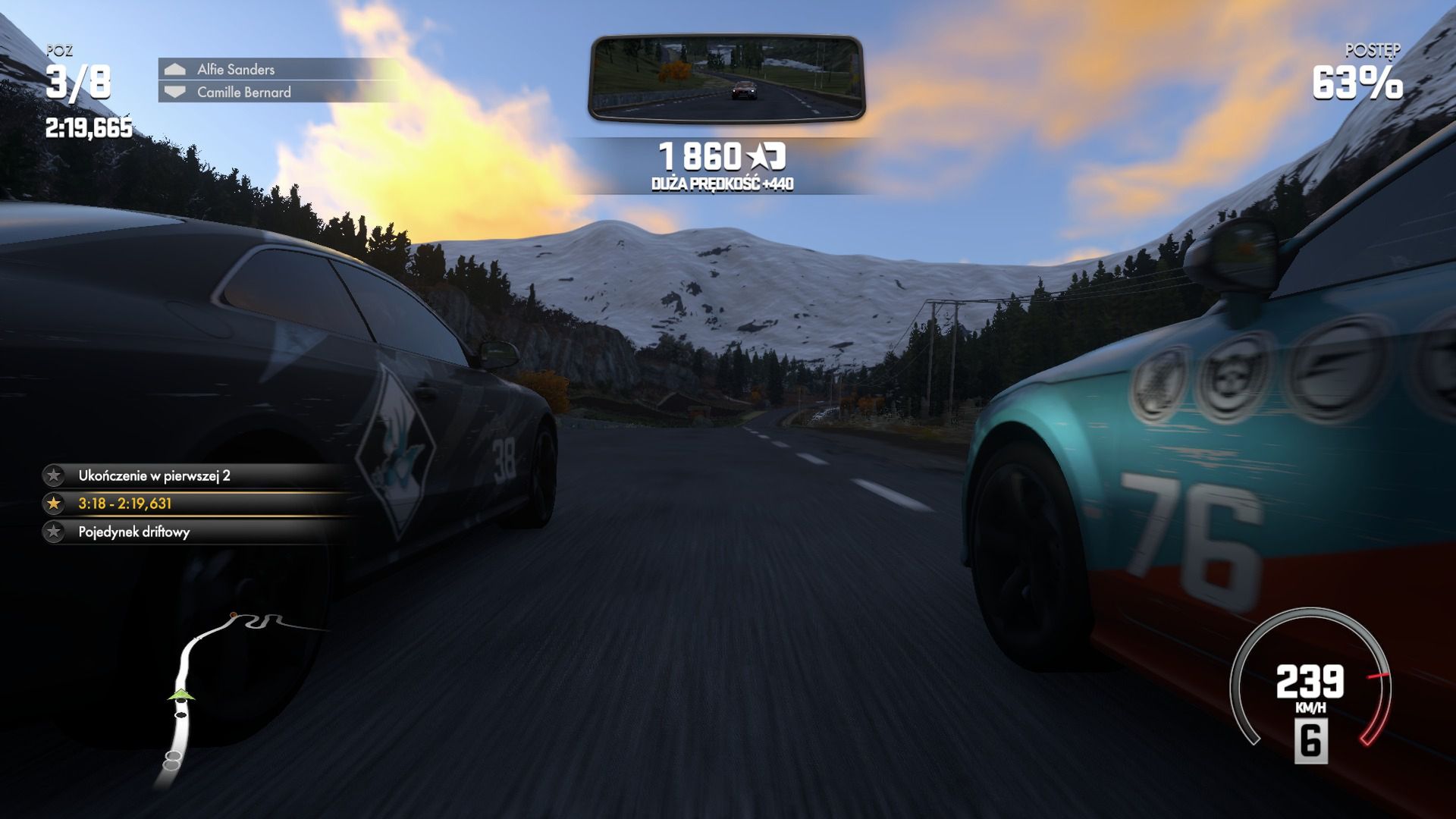Select Alfie Sanders in the rivals list

tap(236, 69)
